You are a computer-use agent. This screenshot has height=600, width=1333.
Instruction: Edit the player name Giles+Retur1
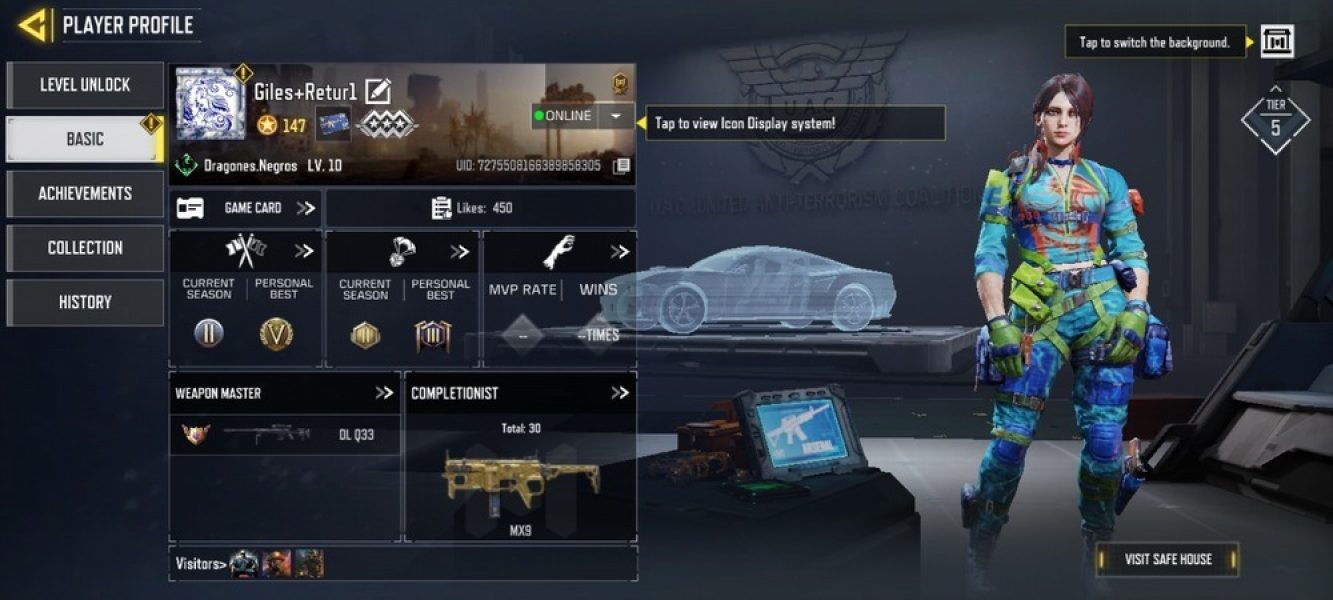[377, 92]
